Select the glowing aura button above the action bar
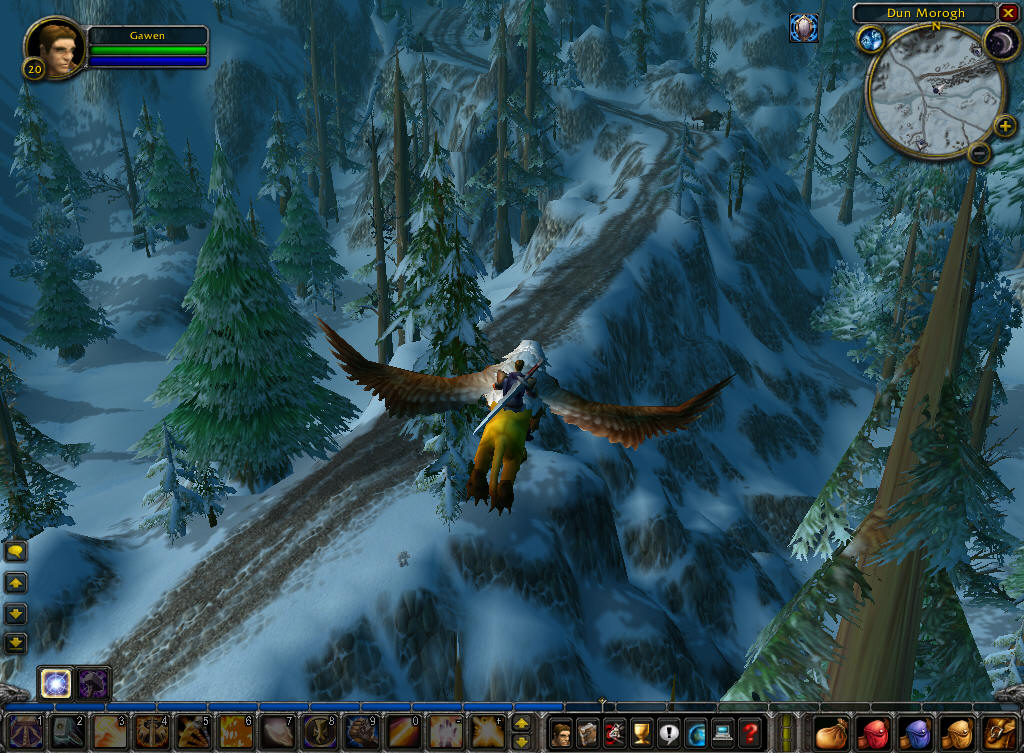Screen dimensions: 1024x753 pyautogui.click(x=53, y=684)
